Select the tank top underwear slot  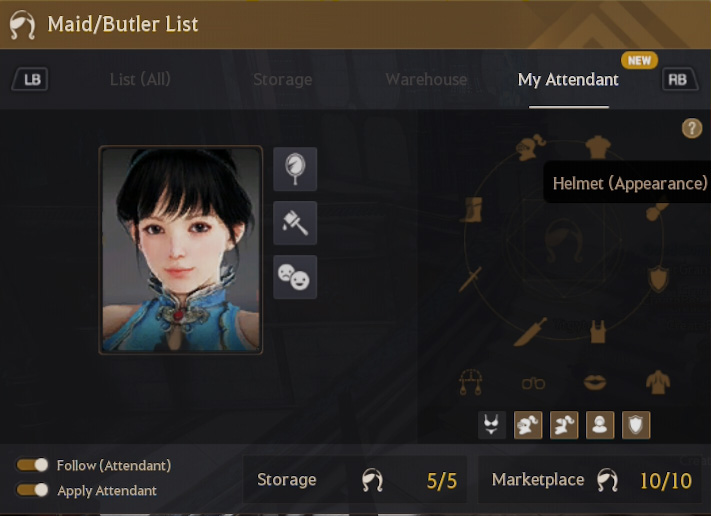[597, 332]
